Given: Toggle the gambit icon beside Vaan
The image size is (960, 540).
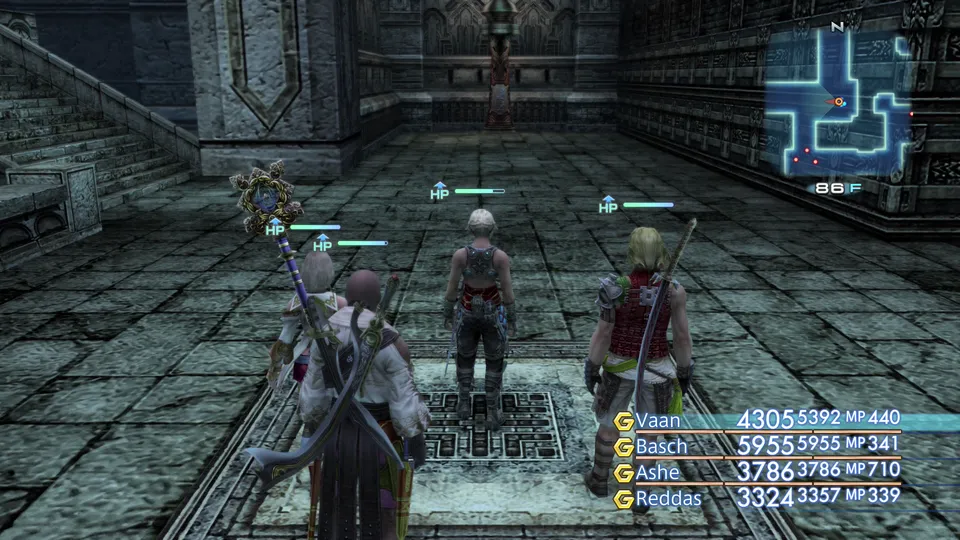Looking at the screenshot, I should click(624, 420).
